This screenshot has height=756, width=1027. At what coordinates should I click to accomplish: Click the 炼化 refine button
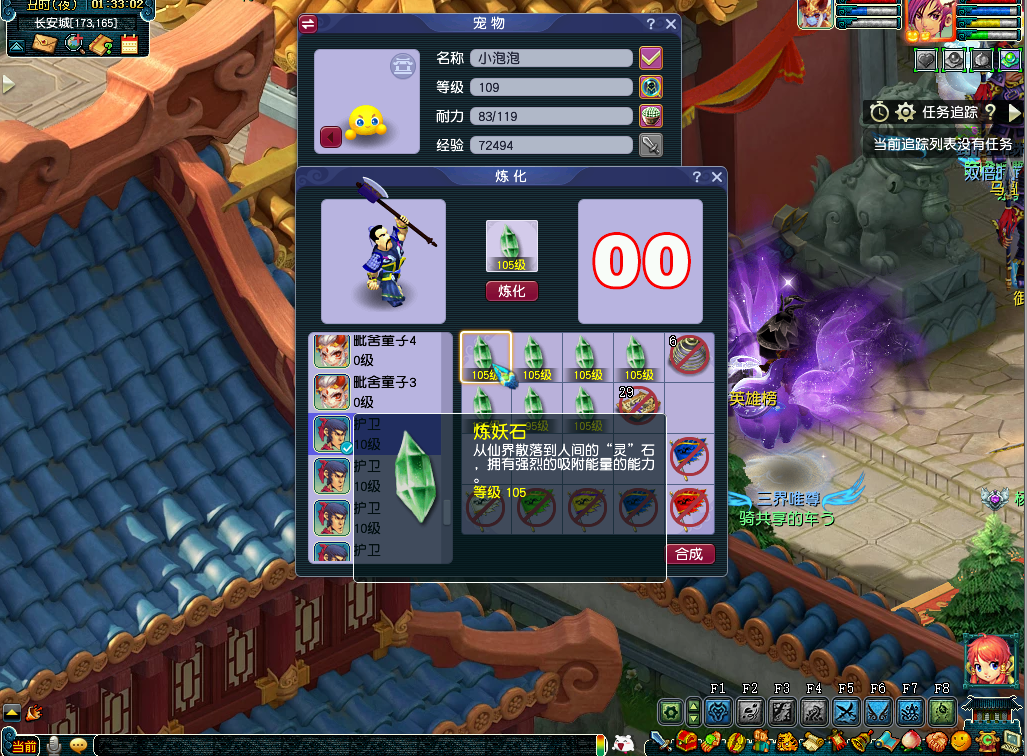coord(511,291)
